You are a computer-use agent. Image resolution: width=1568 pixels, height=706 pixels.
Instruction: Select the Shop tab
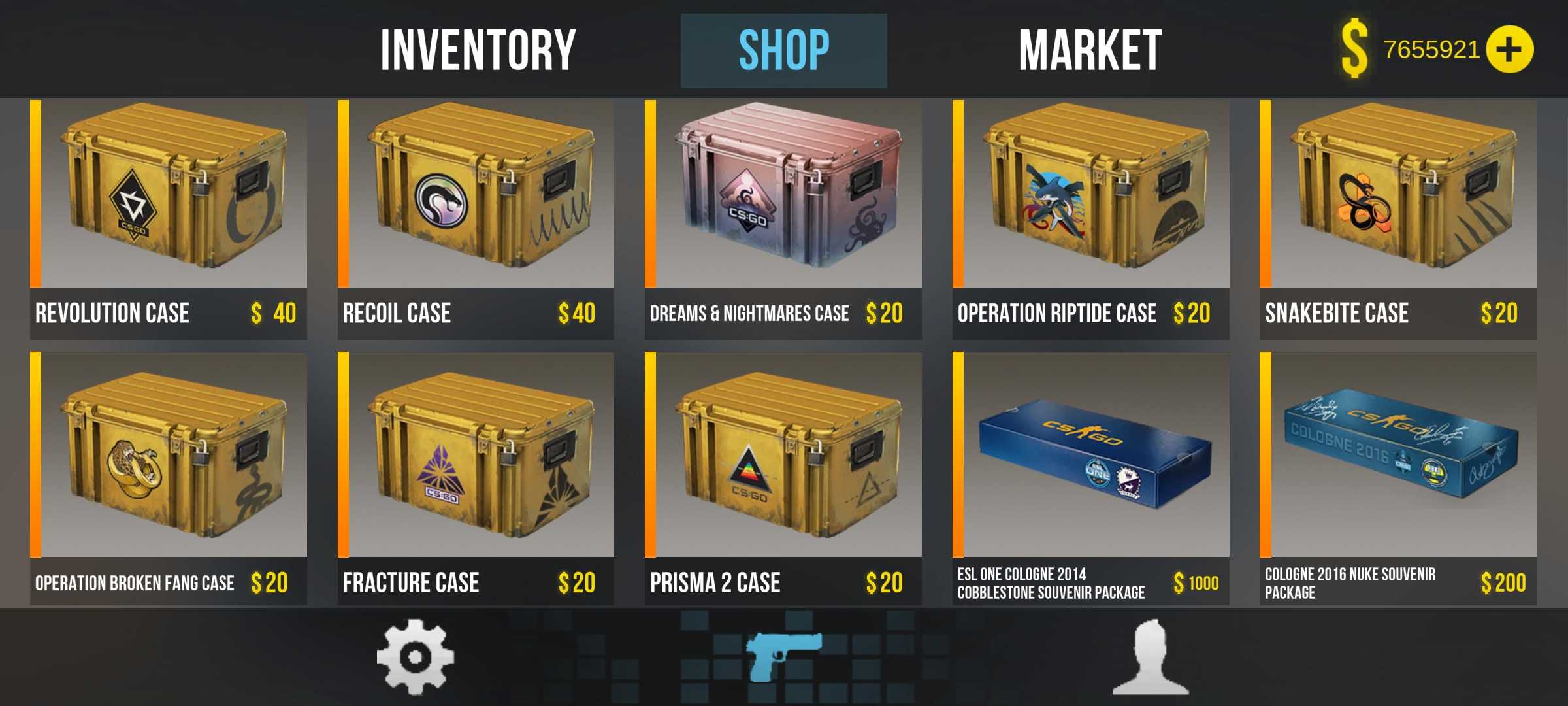(x=783, y=50)
